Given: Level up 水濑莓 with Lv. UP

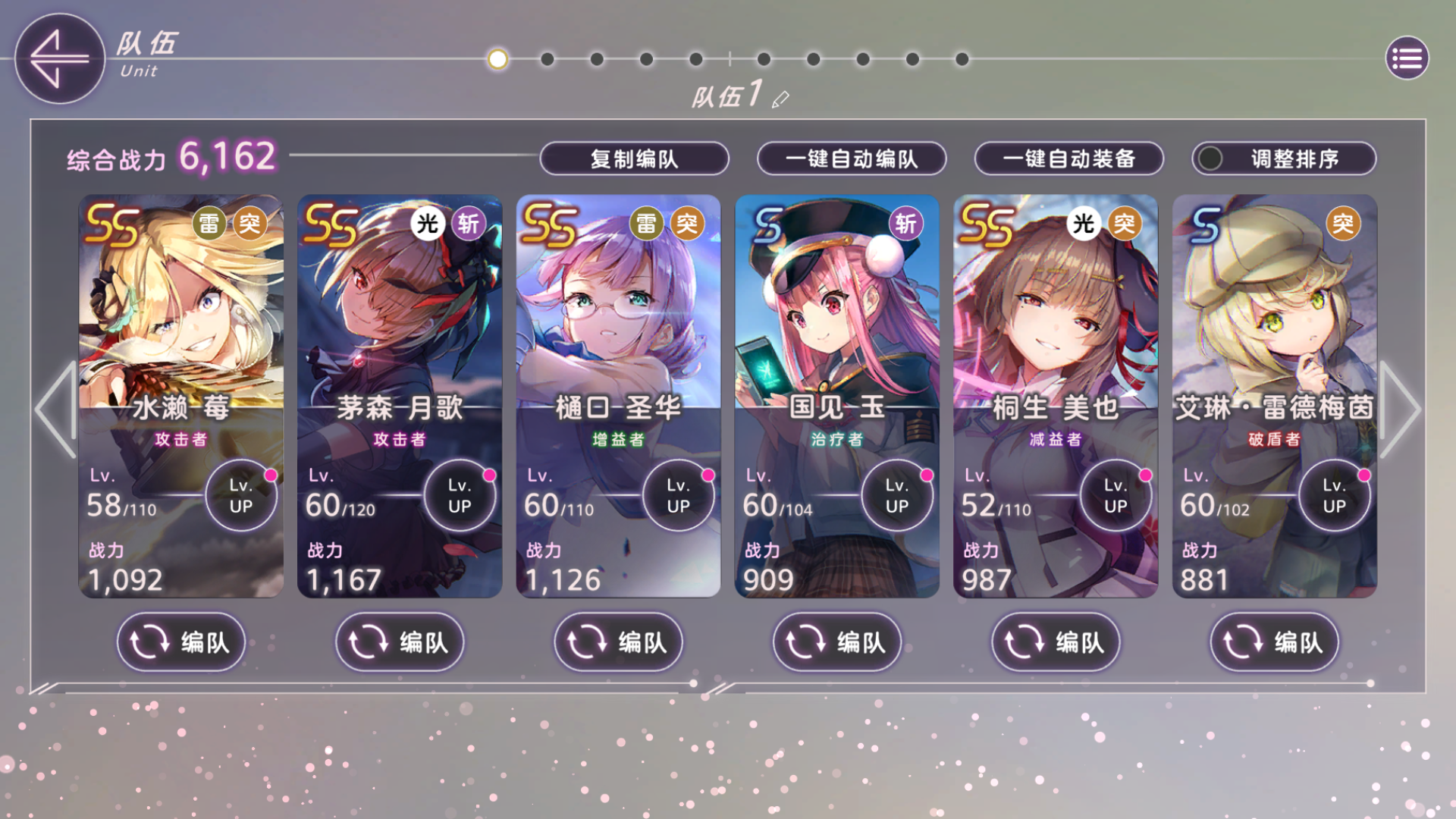Looking at the screenshot, I should (241, 496).
